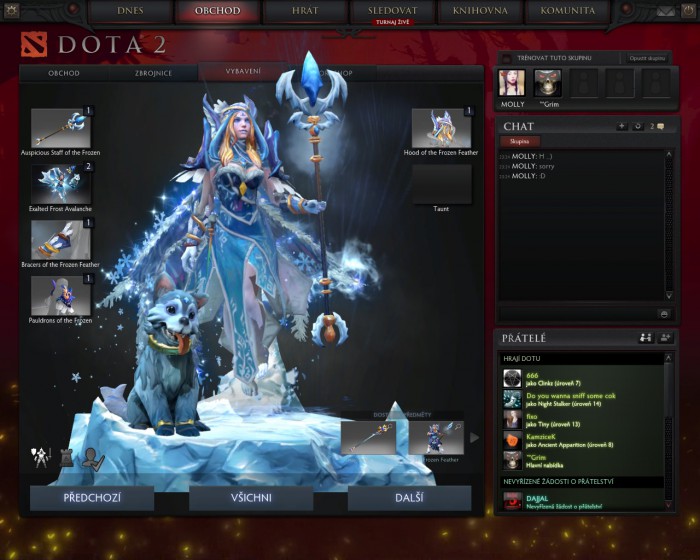Open the DNES top menu tab
The image size is (700, 560).
[x=131, y=11]
